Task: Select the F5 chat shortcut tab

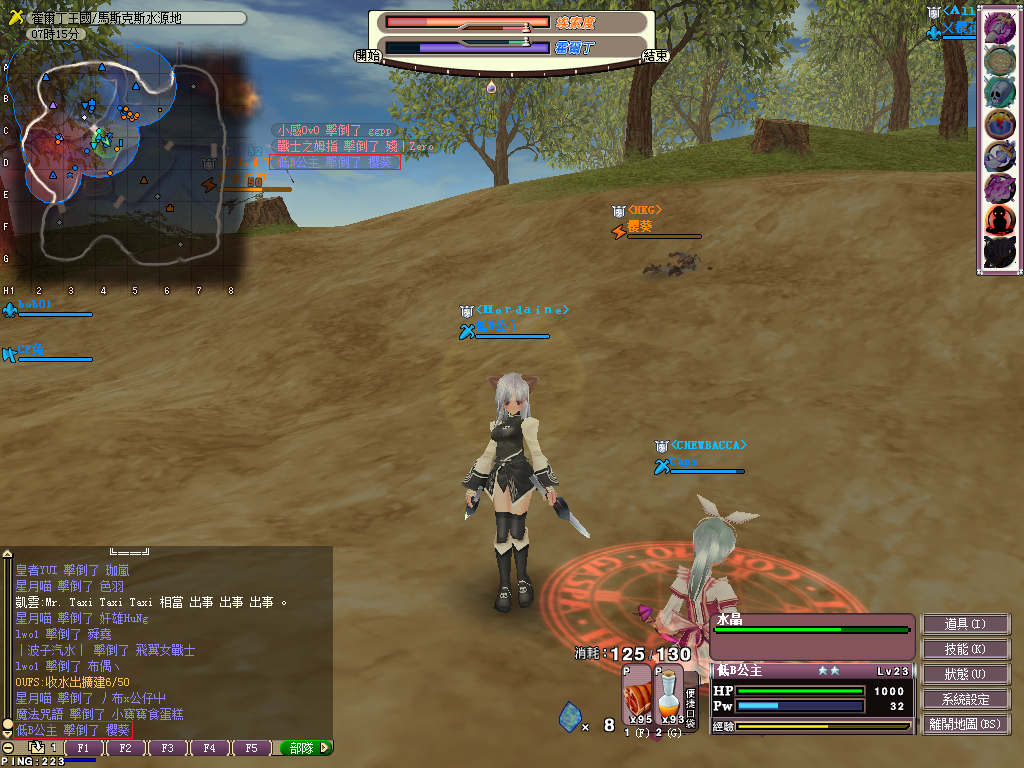Action: tap(252, 748)
